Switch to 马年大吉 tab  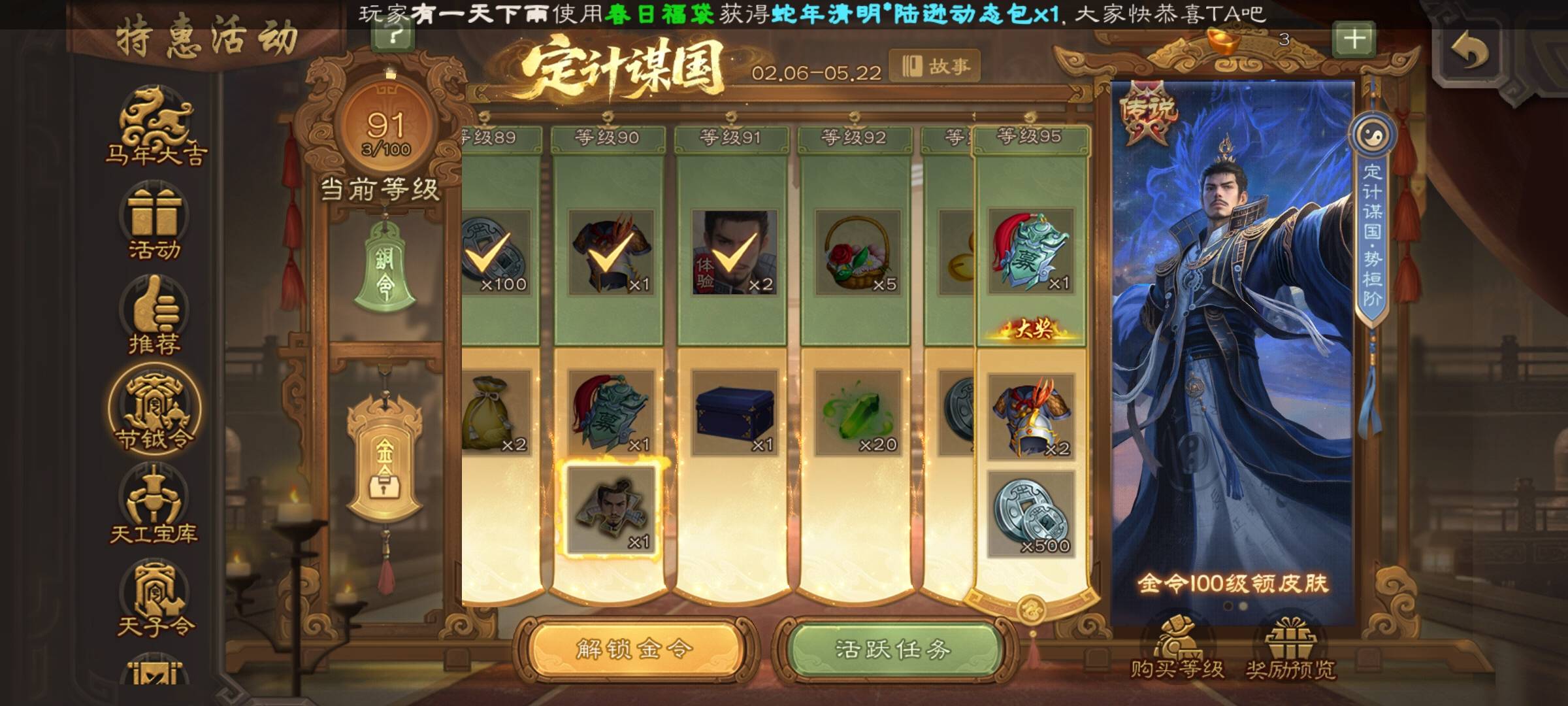pos(155,128)
